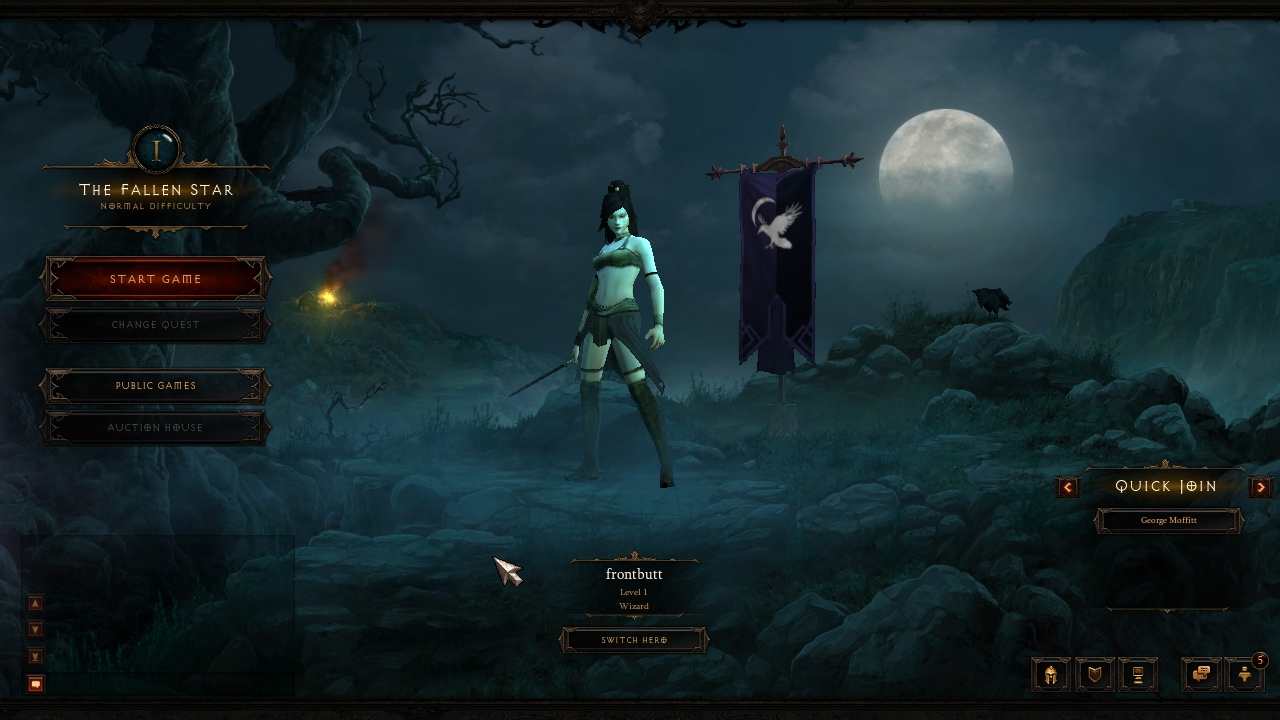Click the Quick Join left arrow
This screenshot has height=720, width=1280.
point(1068,487)
